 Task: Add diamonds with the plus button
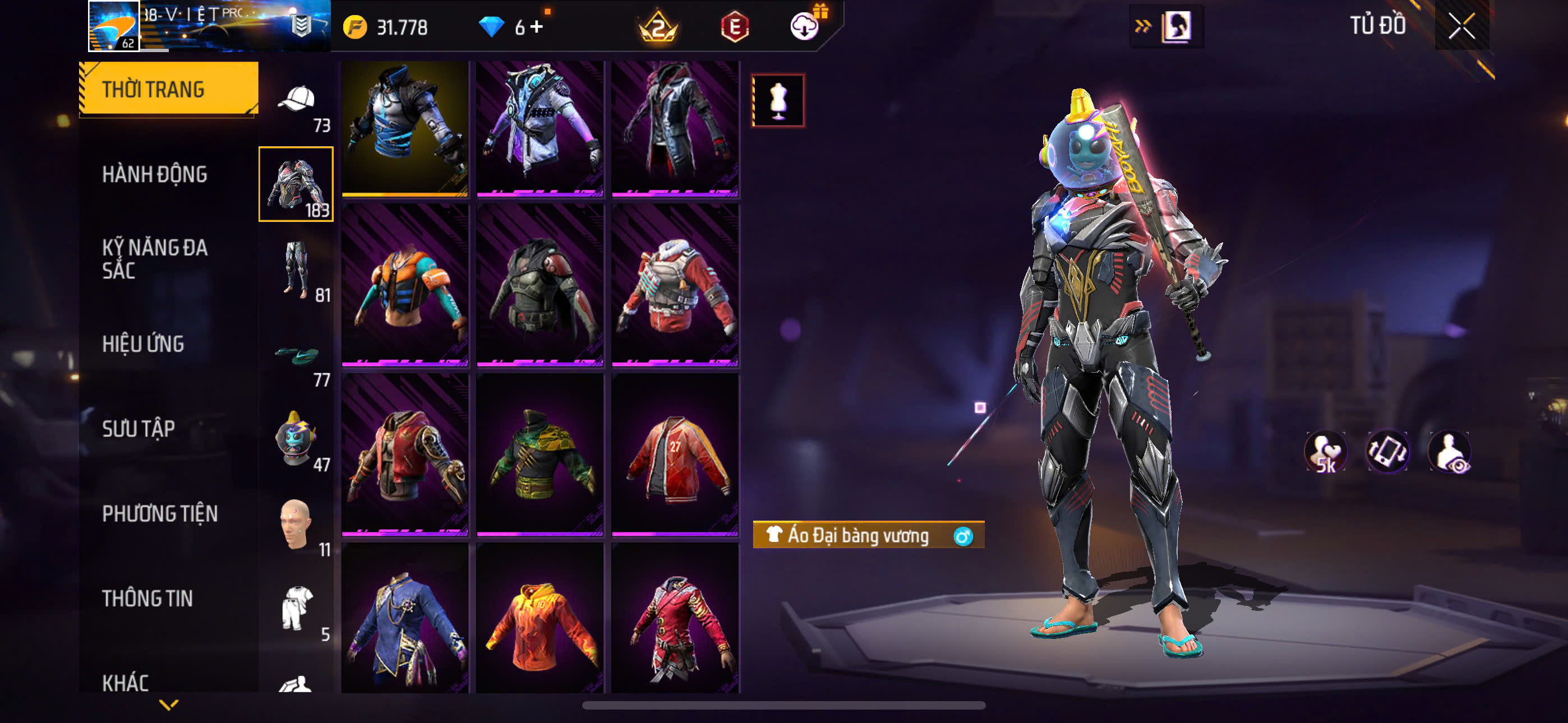coord(537,27)
